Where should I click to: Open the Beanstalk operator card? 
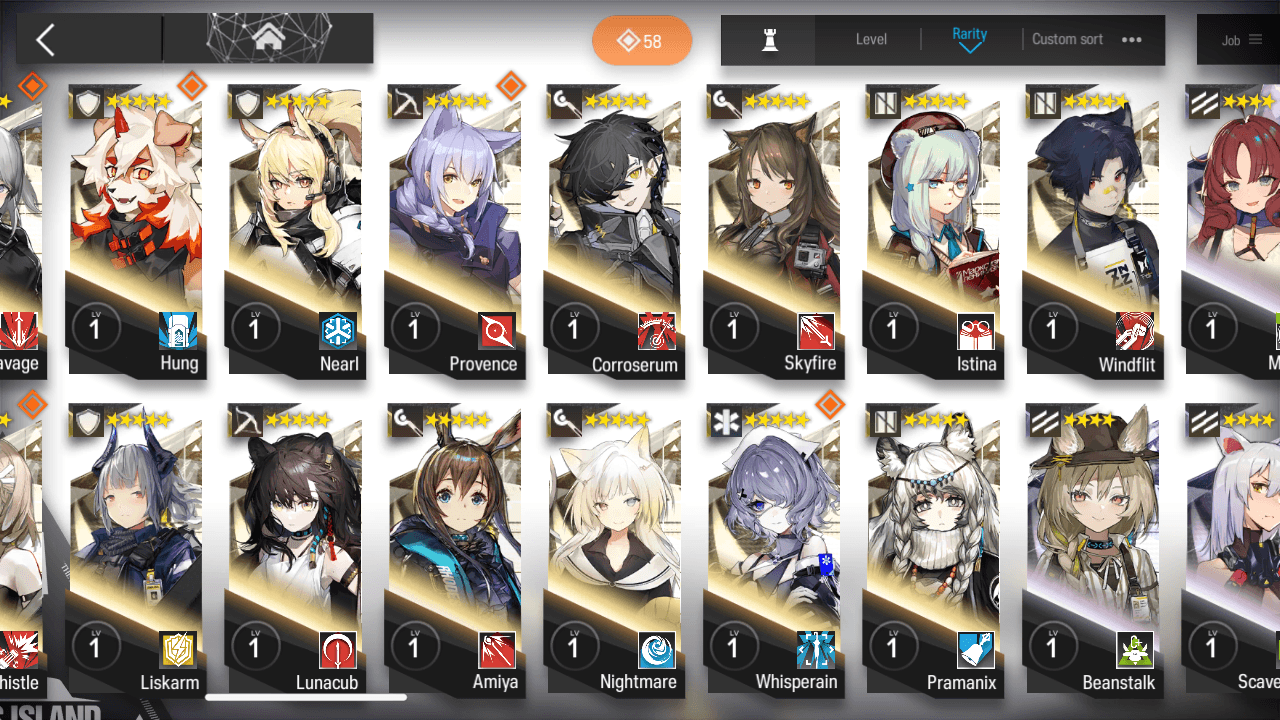coord(1093,550)
